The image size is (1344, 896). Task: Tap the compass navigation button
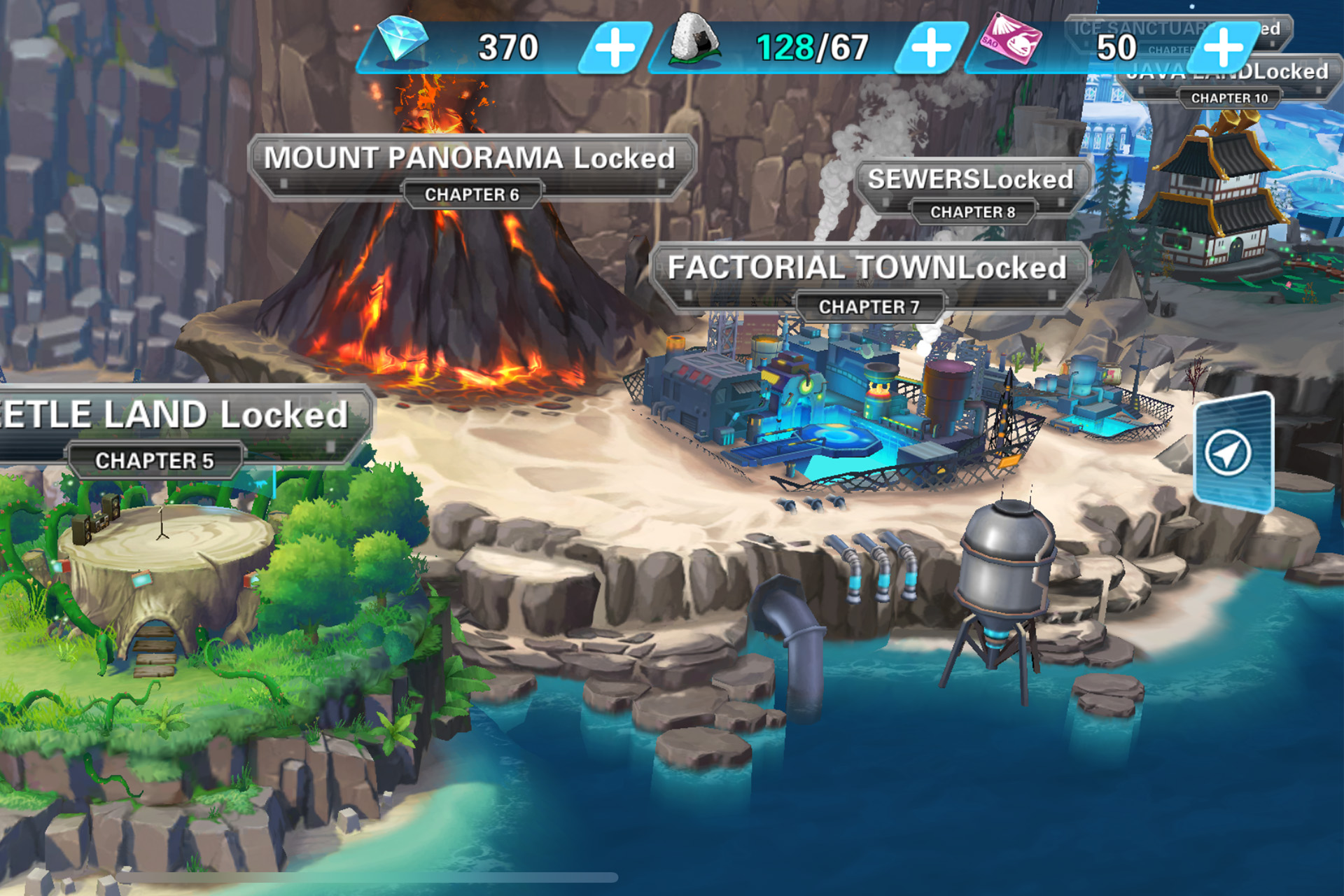coord(1228,453)
